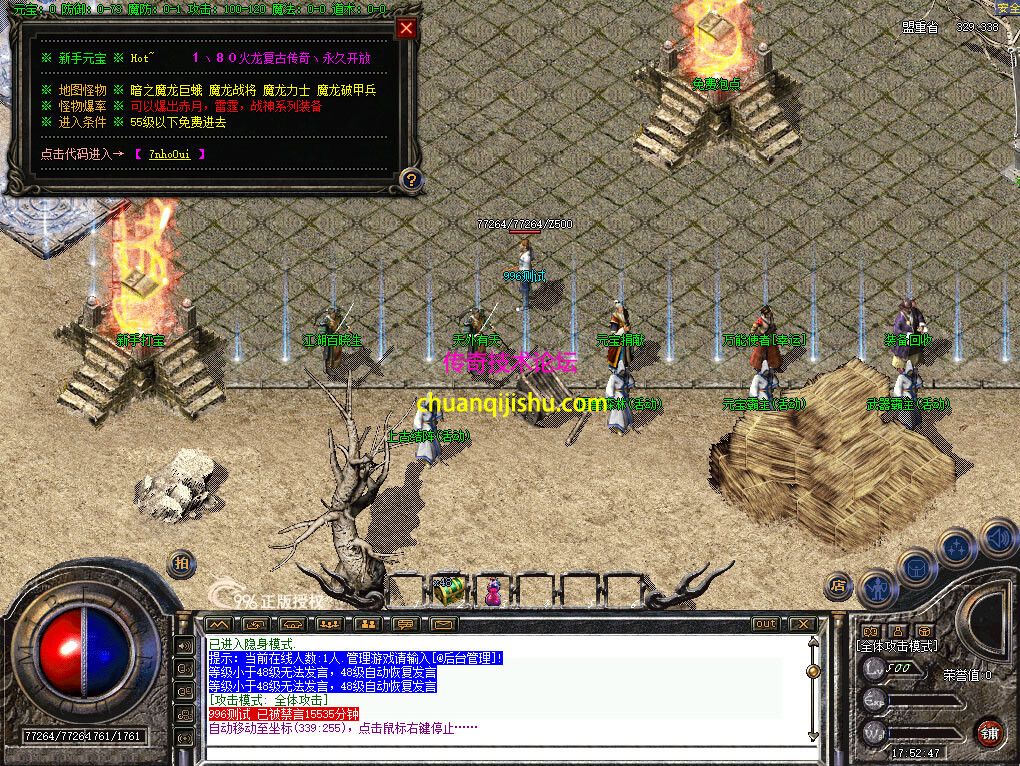Image resolution: width=1020 pixels, height=766 pixels.
Task: Click the top speaker chat channel button
Action: click(x=185, y=646)
